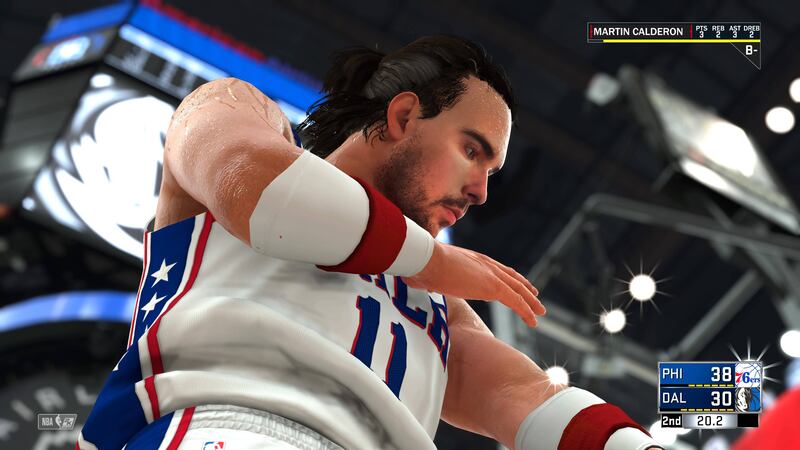Select the Martin Calderon player stats panel
The image size is (800, 450).
tap(672, 32)
